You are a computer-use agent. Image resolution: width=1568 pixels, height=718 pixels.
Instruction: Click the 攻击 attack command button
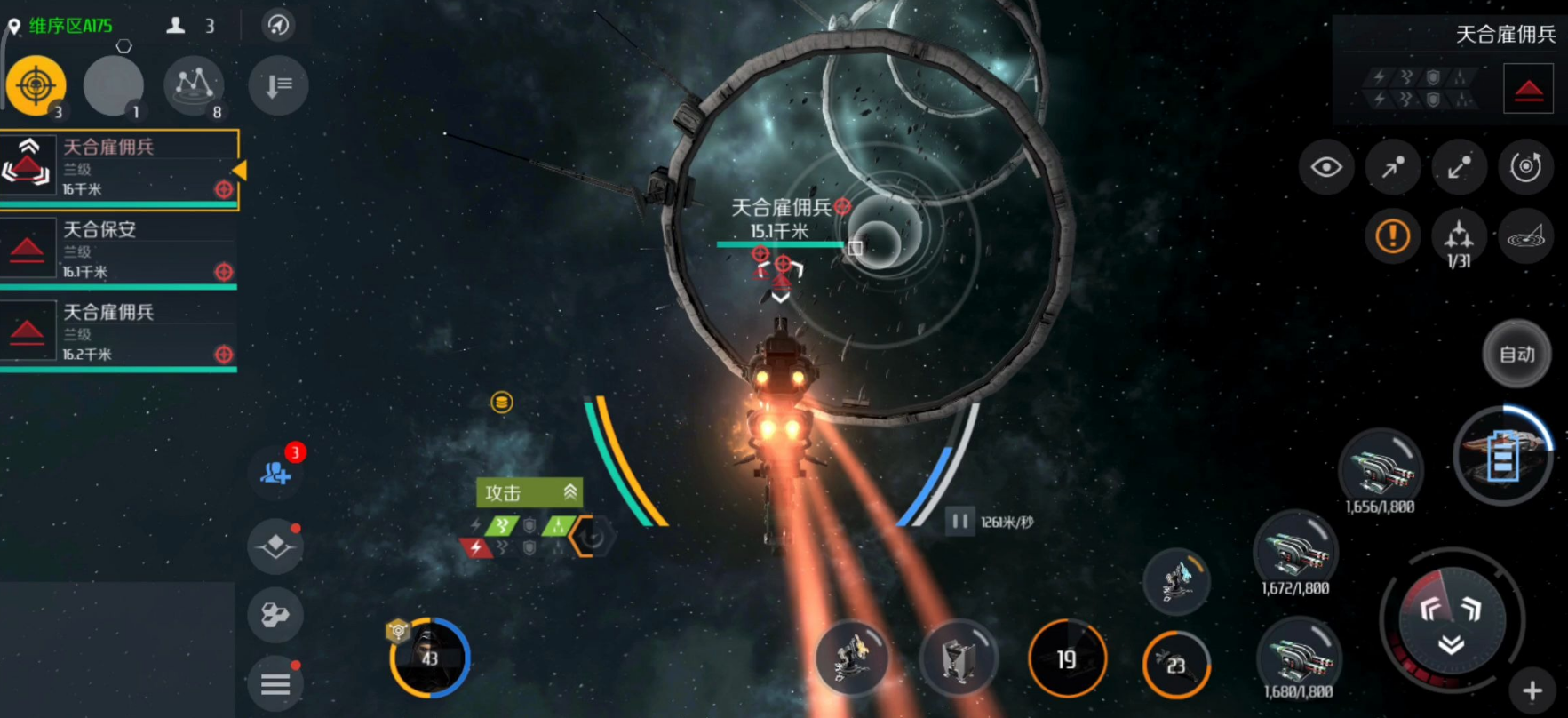point(529,492)
